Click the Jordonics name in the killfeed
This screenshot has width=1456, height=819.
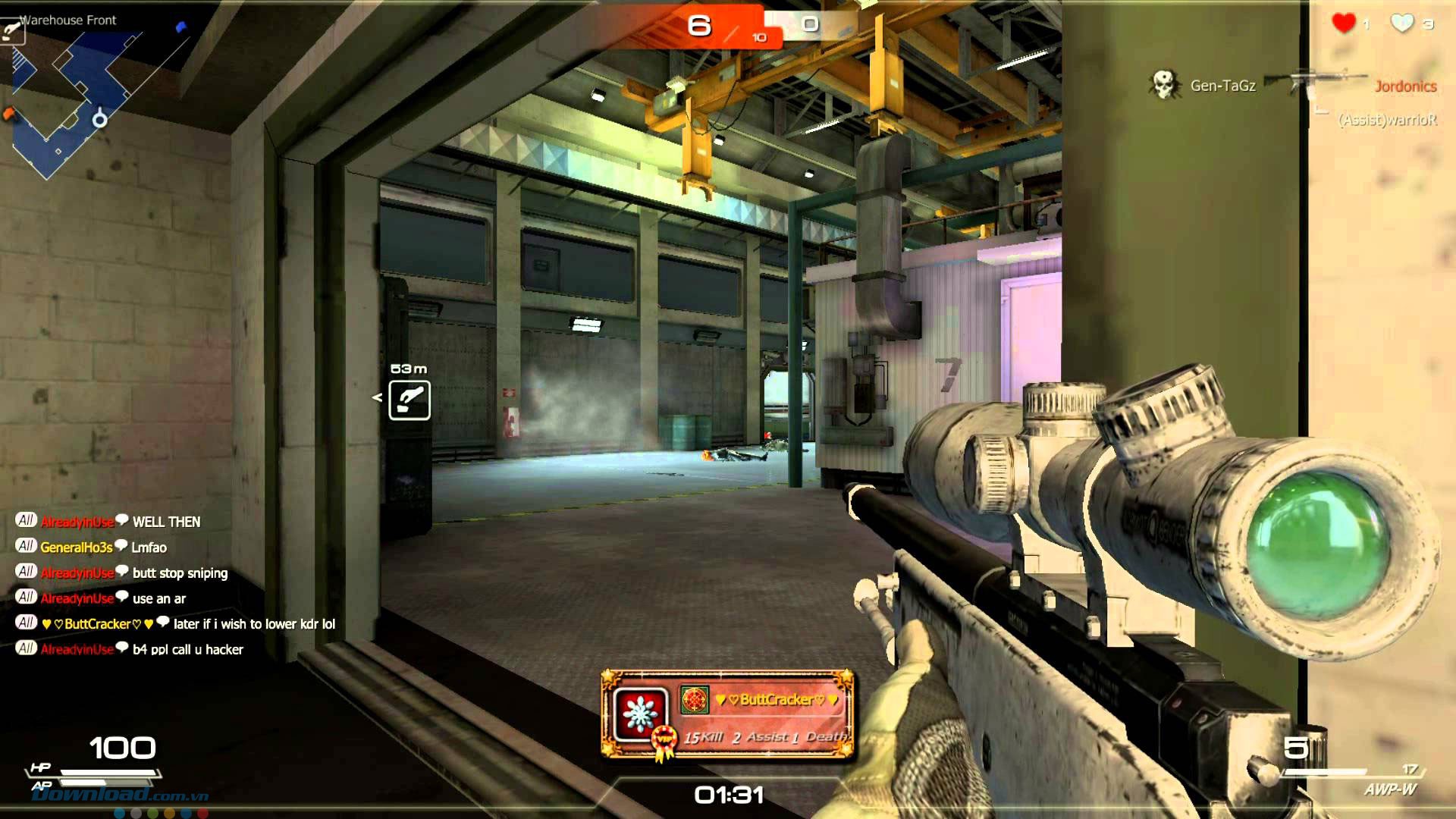(x=1407, y=86)
